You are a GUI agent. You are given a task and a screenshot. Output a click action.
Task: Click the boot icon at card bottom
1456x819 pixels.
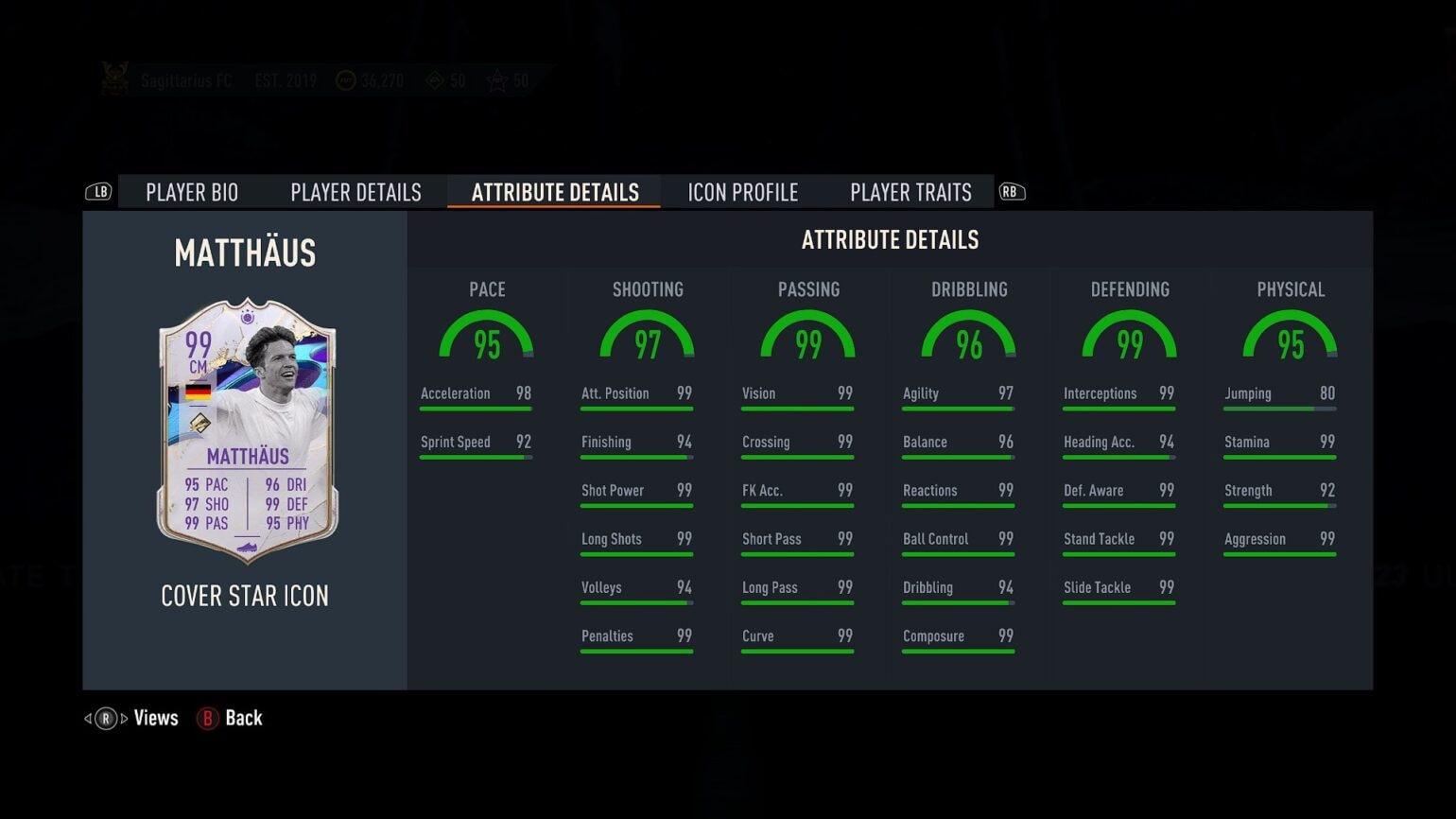(248, 546)
